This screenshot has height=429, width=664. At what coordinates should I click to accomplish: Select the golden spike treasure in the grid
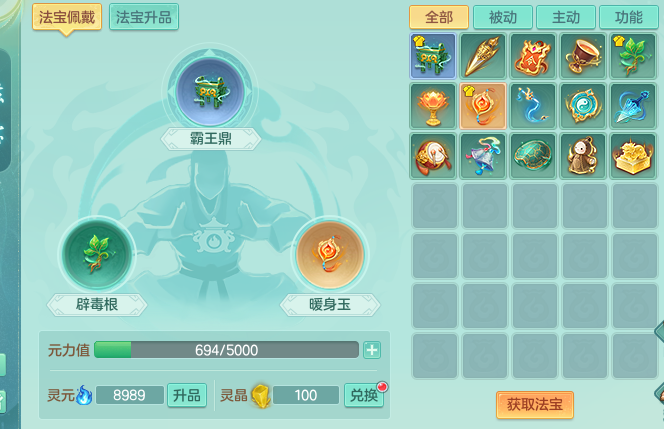485,56
